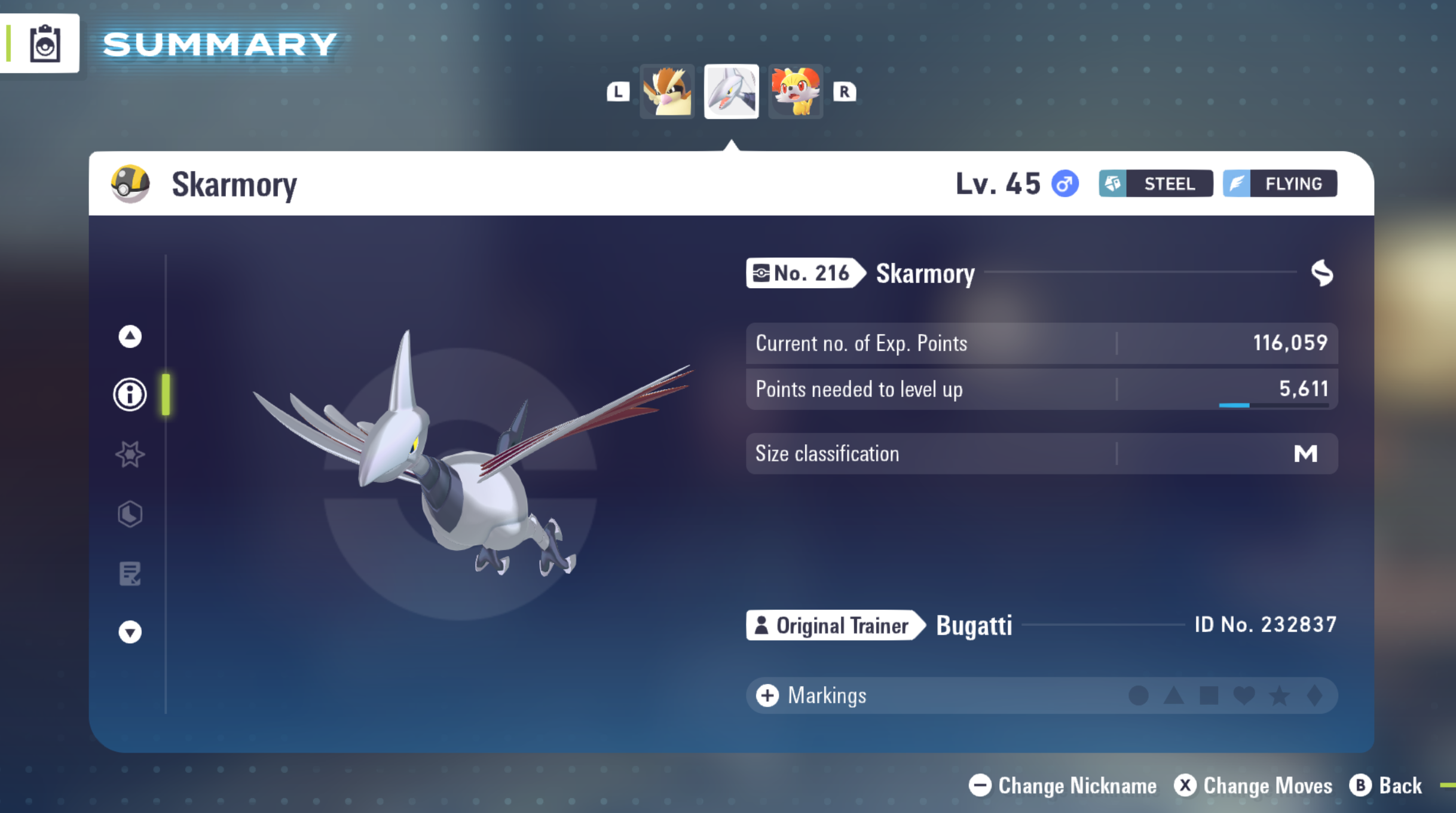Switch to the hexagon chart tab
Image resolution: width=1456 pixels, height=813 pixels.
(130, 514)
